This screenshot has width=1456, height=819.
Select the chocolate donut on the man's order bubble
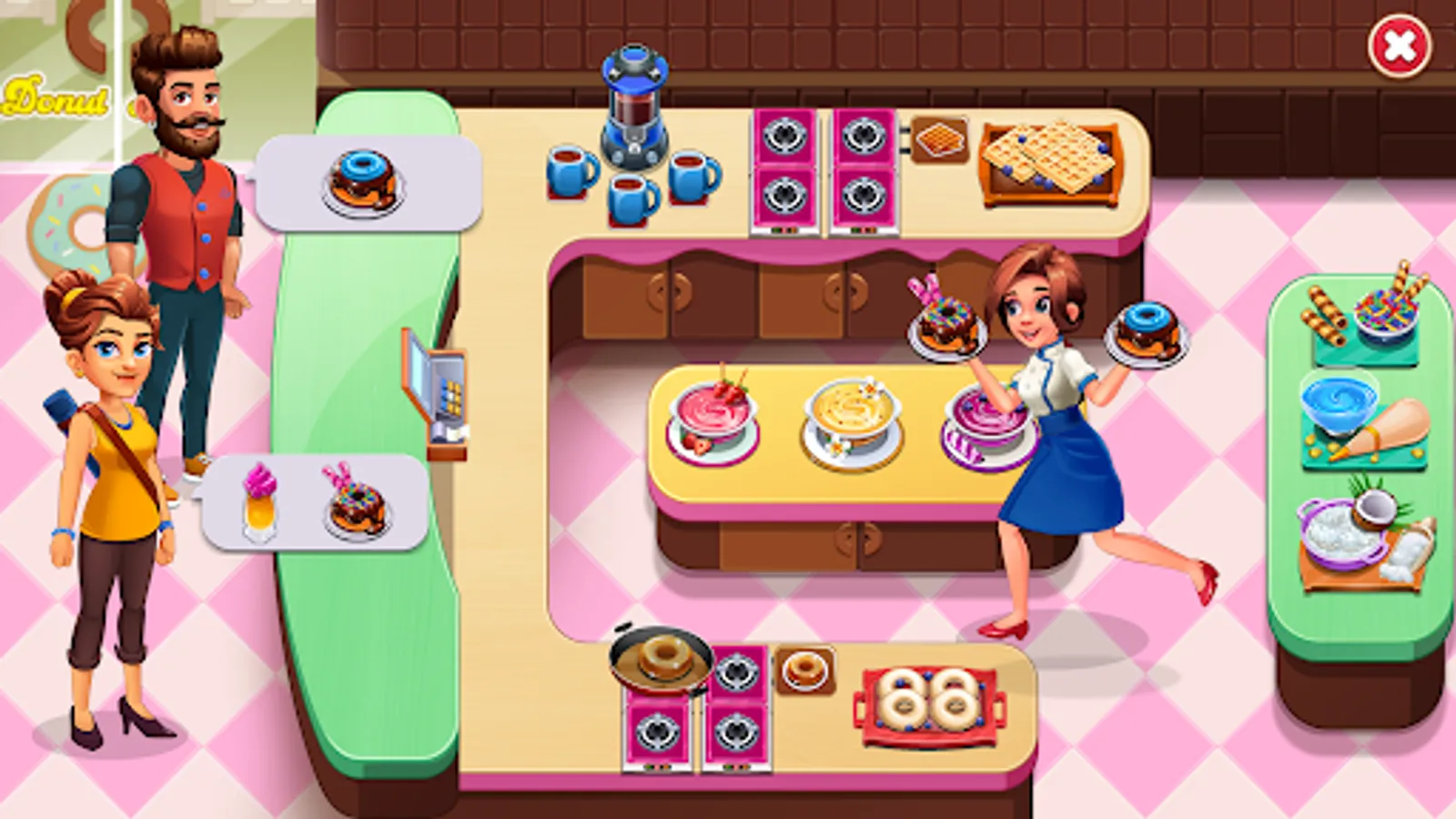click(364, 178)
